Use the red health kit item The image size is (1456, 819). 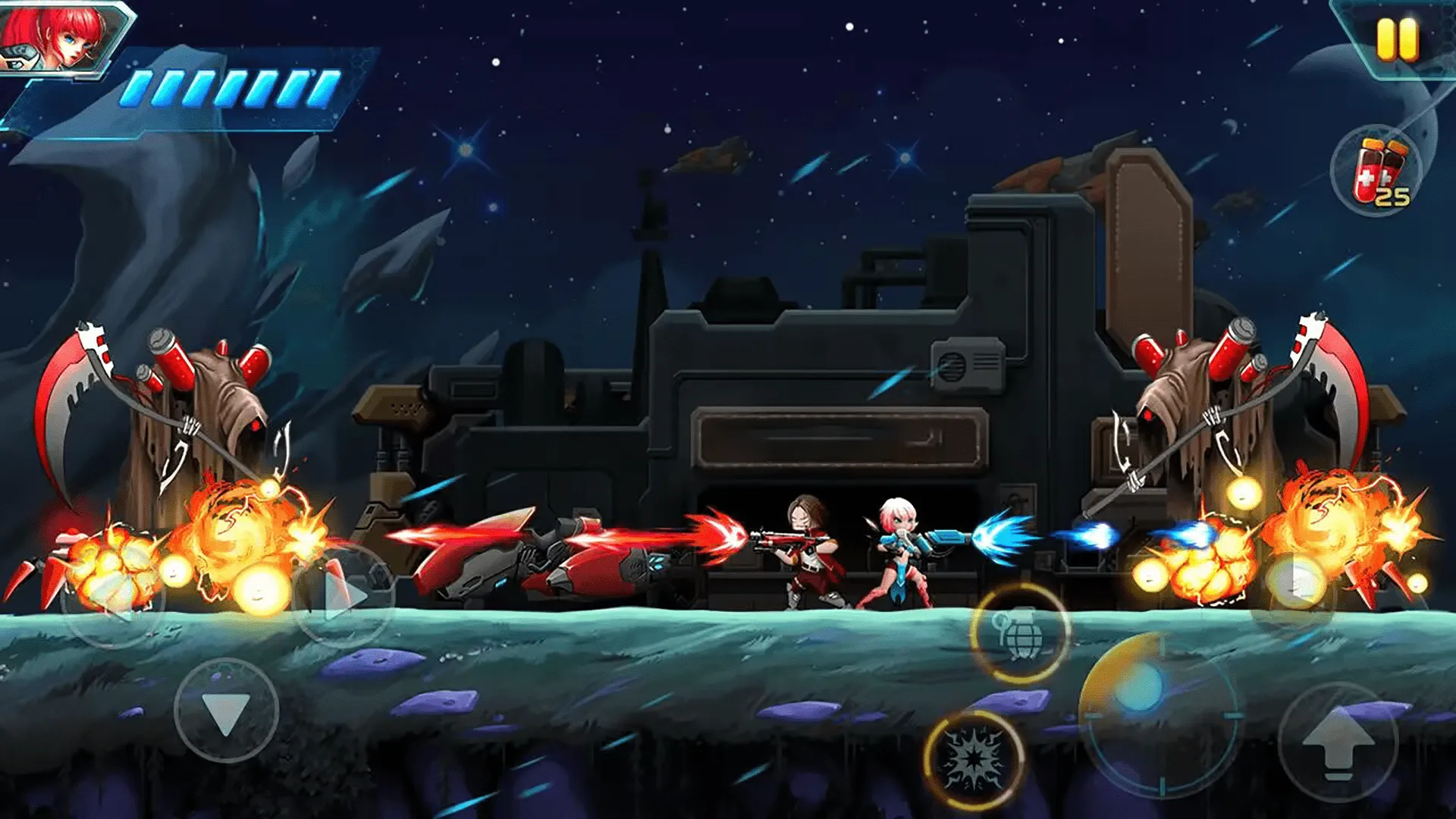pos(1376,172)
